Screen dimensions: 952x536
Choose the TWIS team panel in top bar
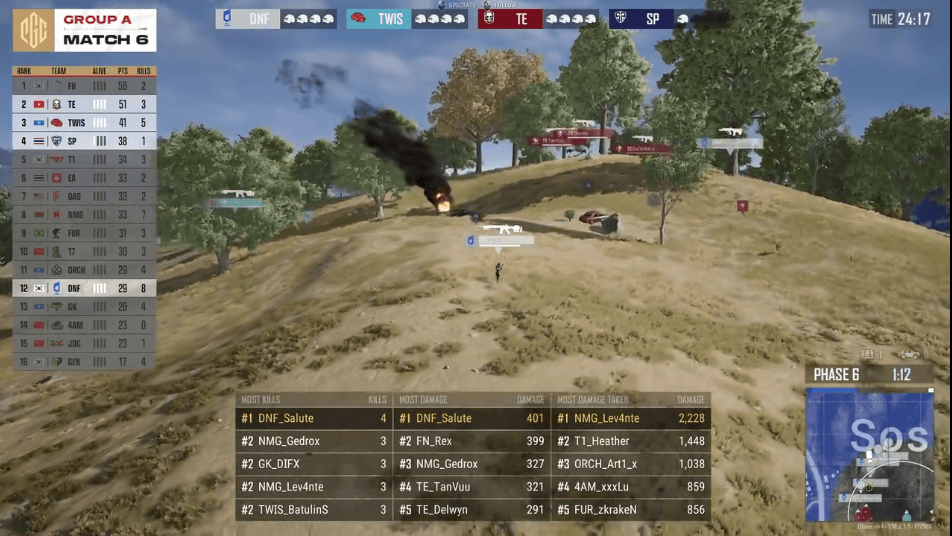[406, 19]
